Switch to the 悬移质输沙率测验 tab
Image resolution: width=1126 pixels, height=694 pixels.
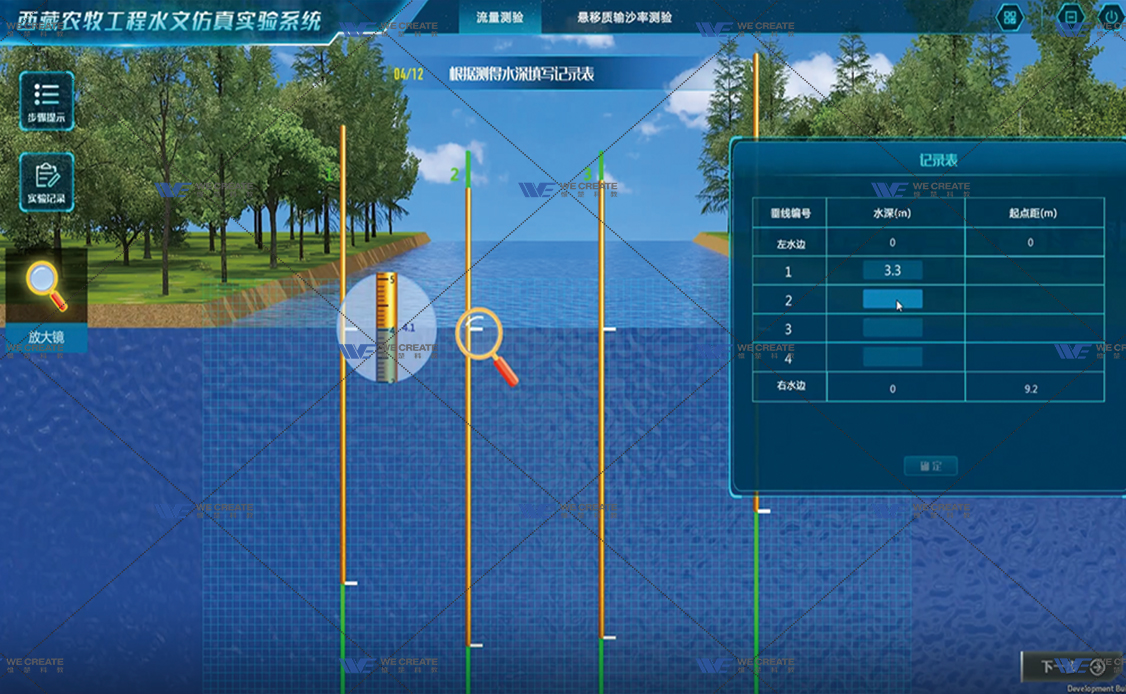[x=625, y=17]
